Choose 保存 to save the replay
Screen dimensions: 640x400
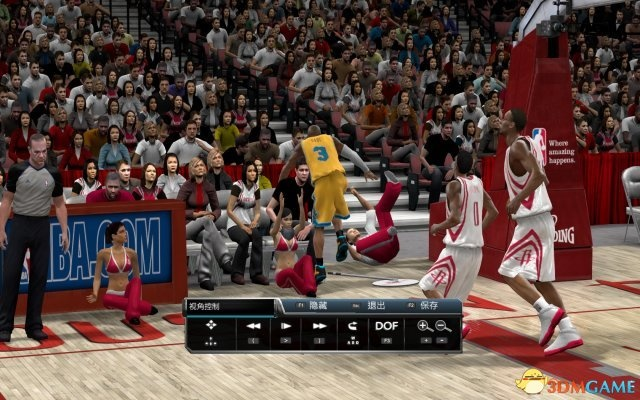[431, 307]
